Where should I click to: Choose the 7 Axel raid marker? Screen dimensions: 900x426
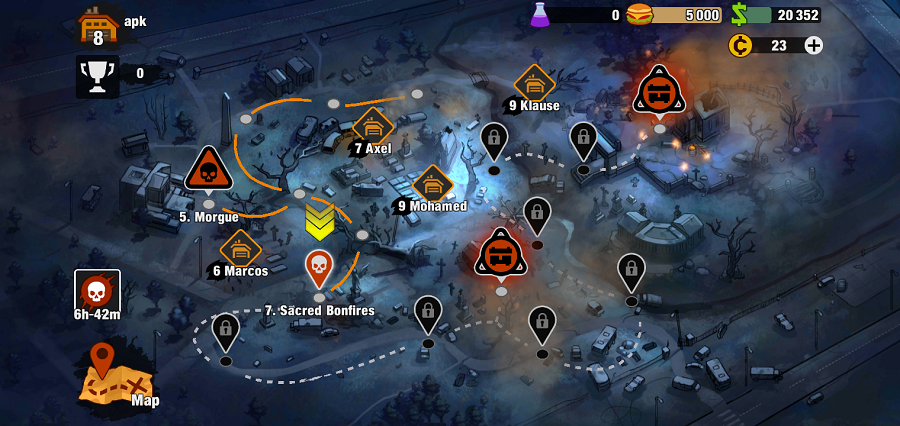click(373, 127)
